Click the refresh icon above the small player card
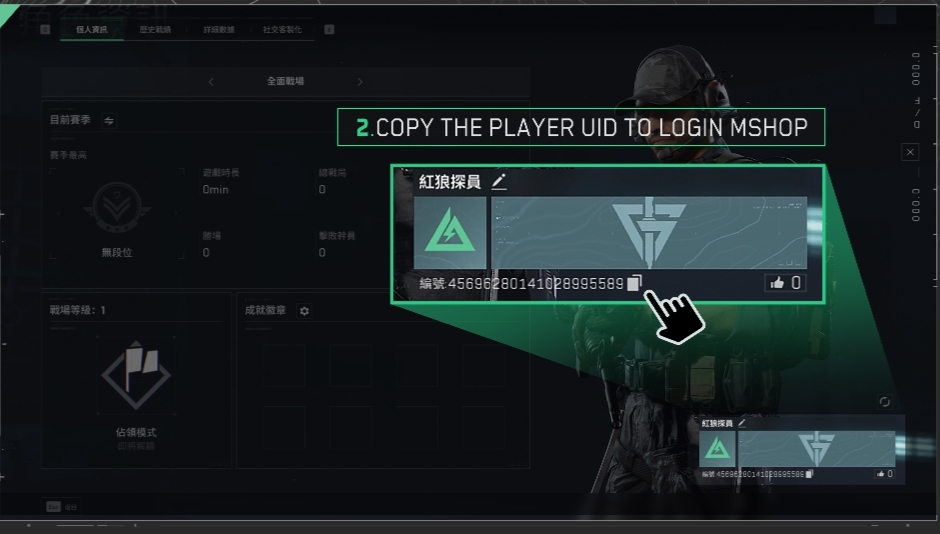Screen dimensions: 940x534 point(884,402)
